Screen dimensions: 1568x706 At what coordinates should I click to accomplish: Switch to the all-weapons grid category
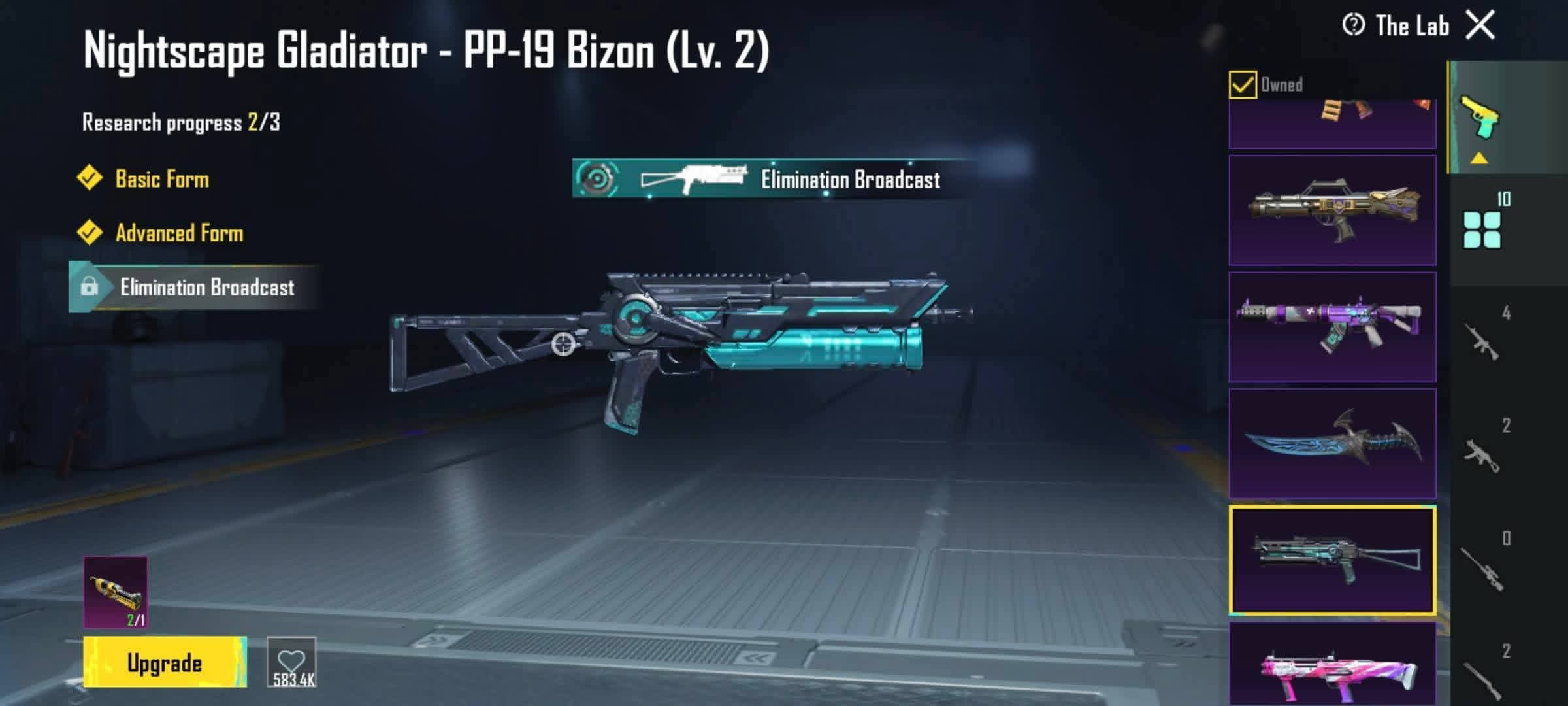[1482, 229]
